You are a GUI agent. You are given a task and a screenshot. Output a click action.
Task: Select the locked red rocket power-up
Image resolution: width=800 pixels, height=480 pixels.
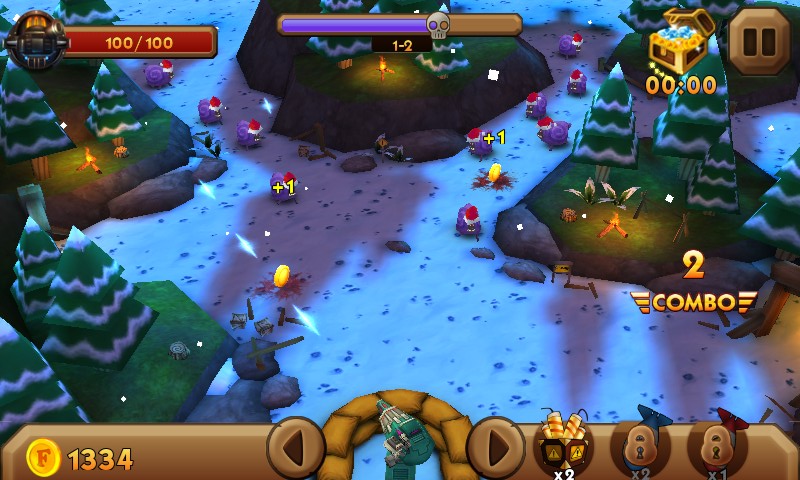tap(717, 444)
